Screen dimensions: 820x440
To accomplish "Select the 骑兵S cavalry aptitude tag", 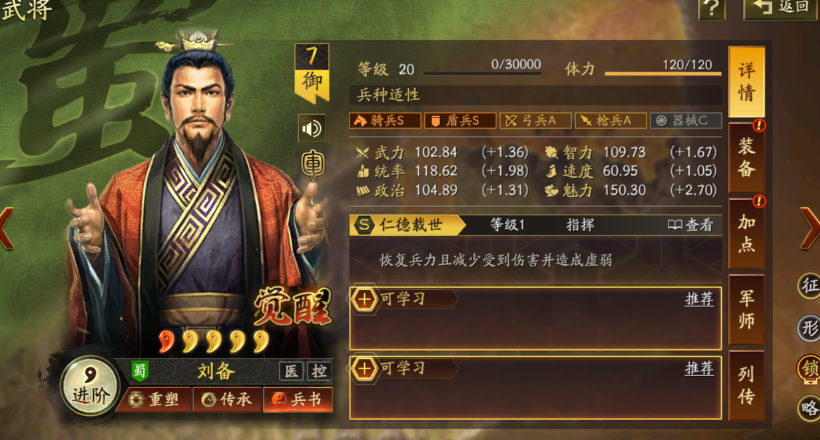I will click(384, 120).
